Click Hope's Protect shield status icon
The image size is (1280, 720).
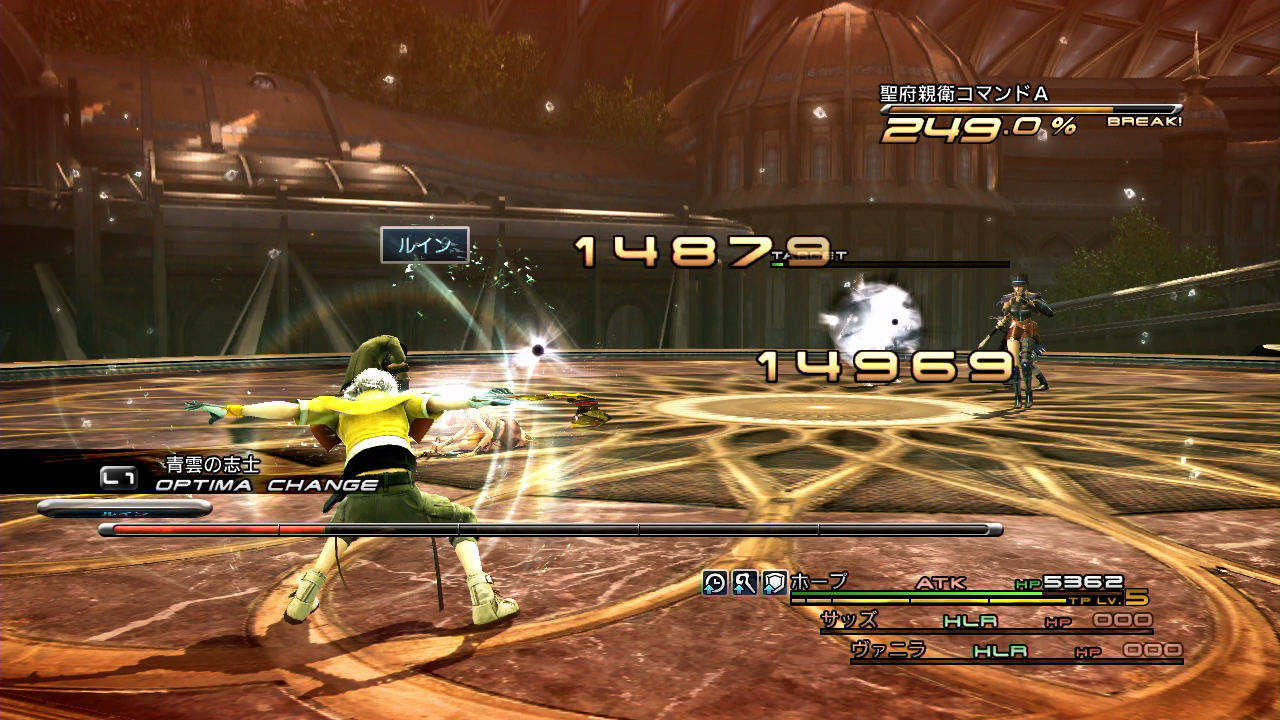click(774, 583)
